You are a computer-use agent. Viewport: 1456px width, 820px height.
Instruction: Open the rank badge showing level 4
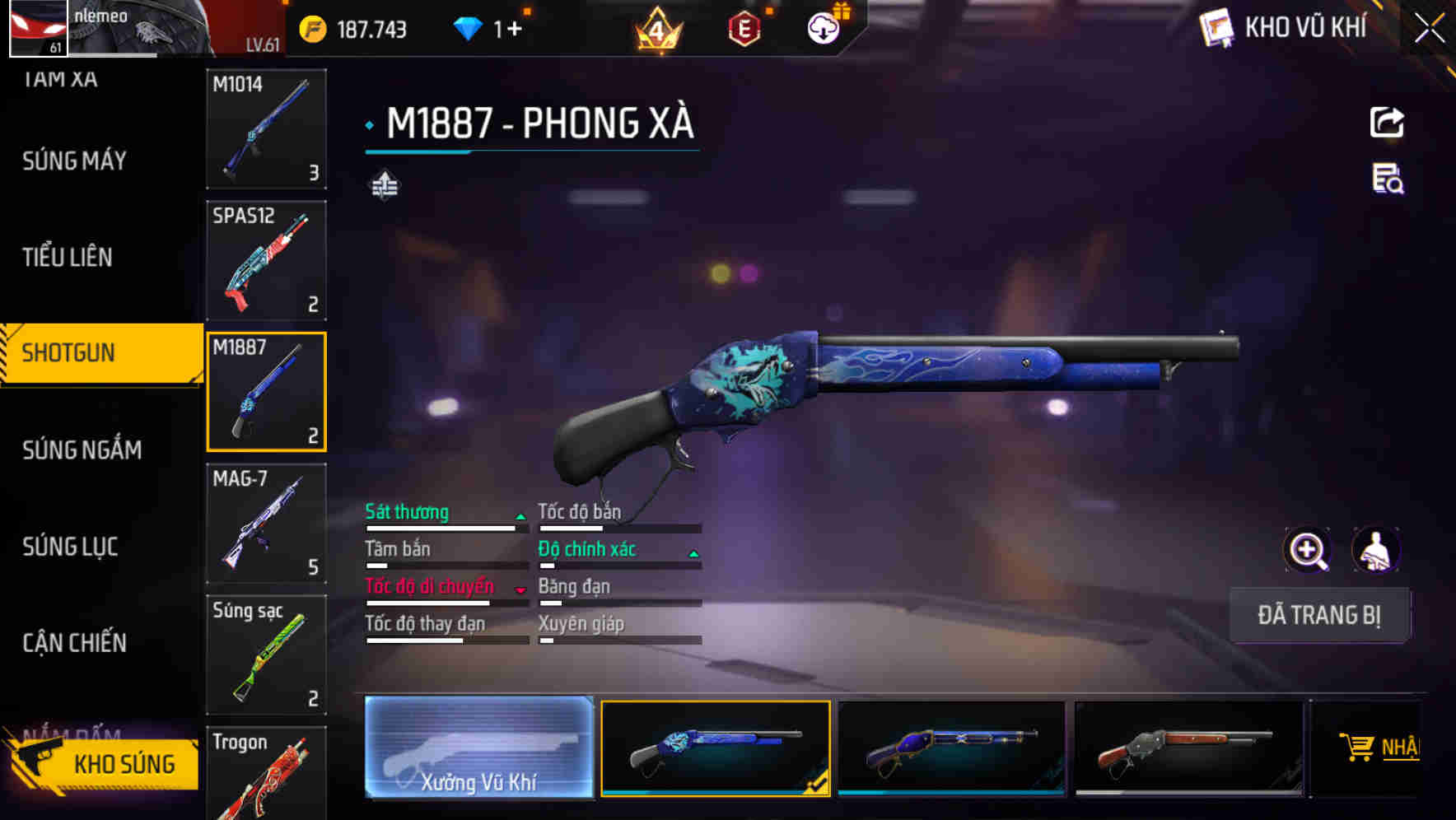tap(659, 31)
